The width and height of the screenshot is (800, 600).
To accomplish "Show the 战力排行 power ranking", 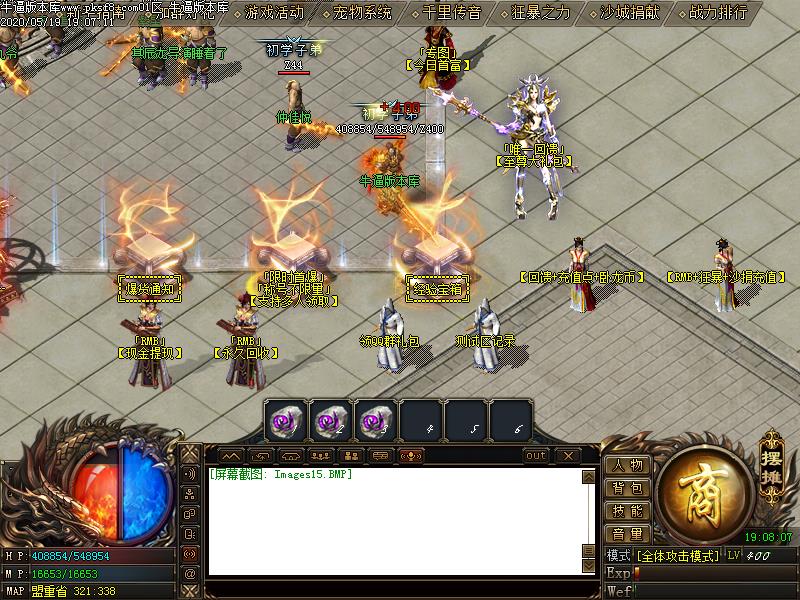I will point(718,13).
